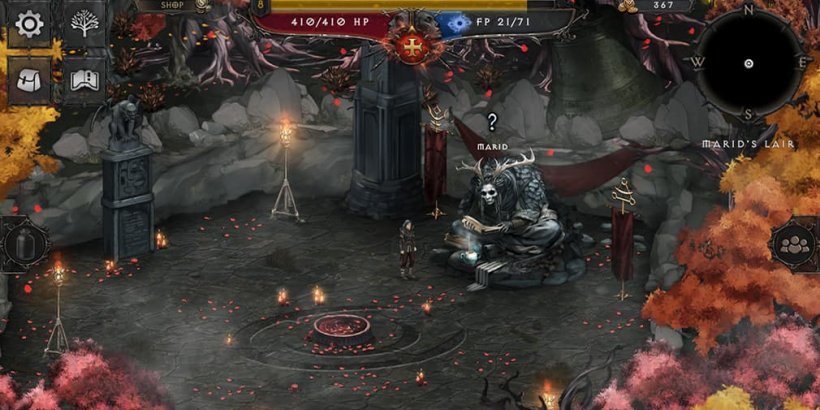Open the skill tree icon
The image size is (820, 410).
point(83,23)
